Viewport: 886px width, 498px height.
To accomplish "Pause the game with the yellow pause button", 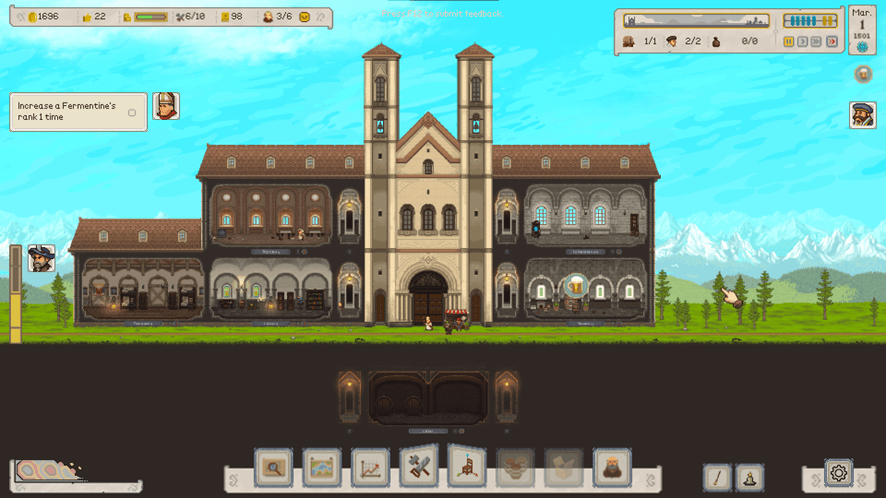I will (x=788, y=42).
